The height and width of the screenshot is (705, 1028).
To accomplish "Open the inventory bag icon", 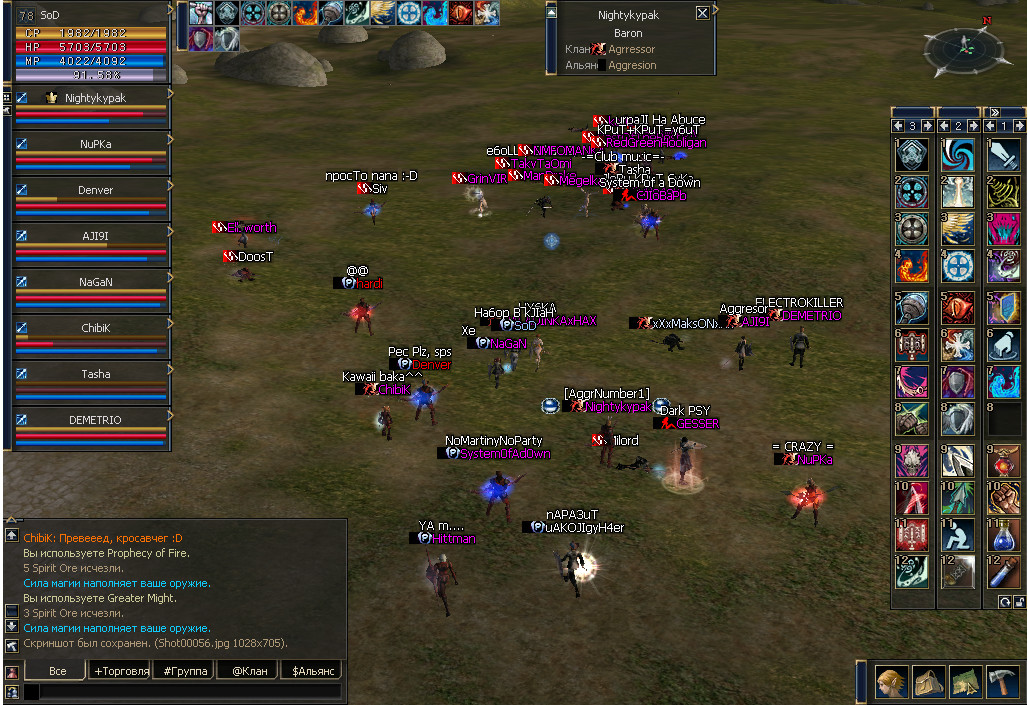I will tap(929, 681).
